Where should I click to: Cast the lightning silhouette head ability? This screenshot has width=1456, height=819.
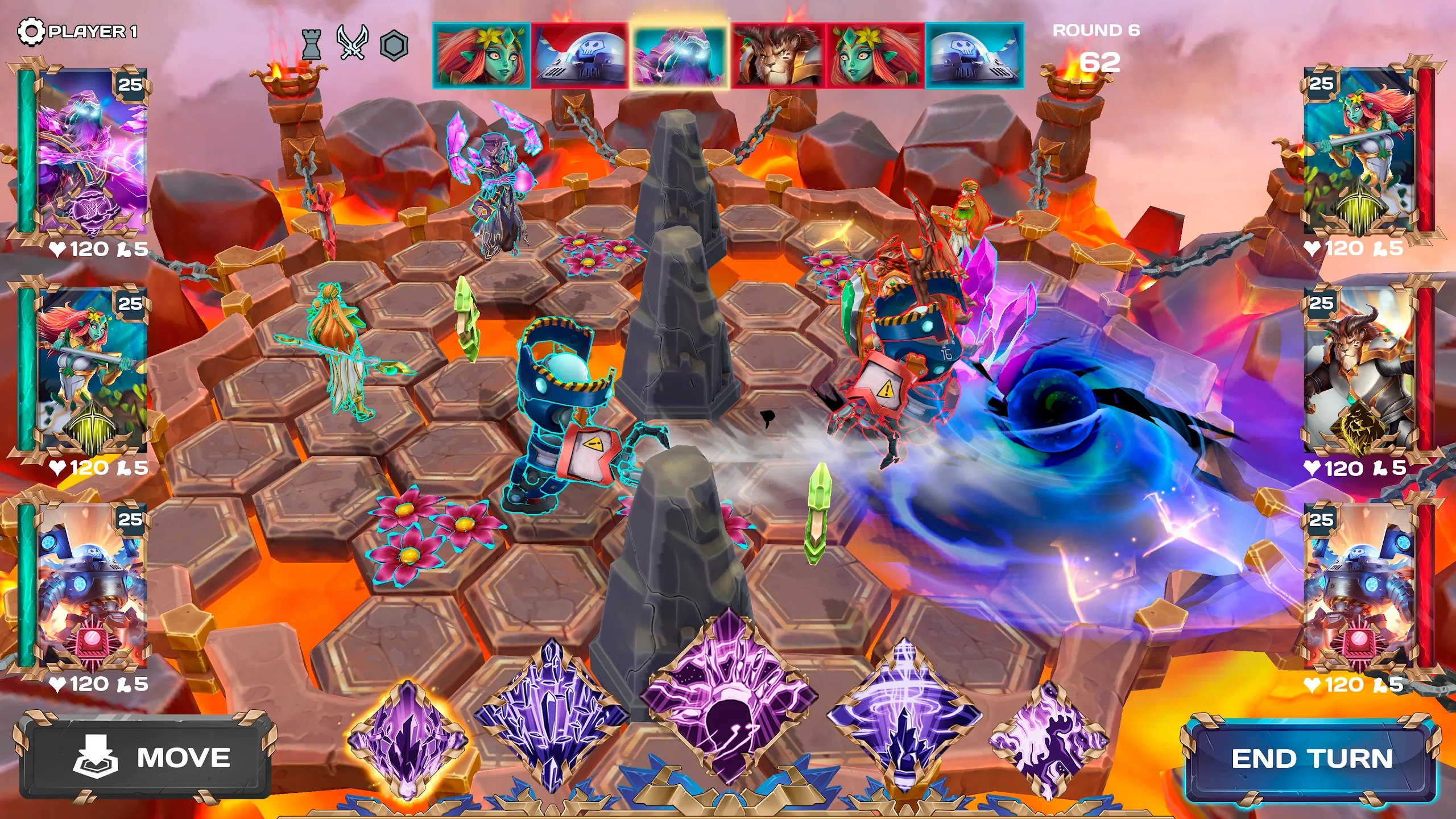coord(729,698)
